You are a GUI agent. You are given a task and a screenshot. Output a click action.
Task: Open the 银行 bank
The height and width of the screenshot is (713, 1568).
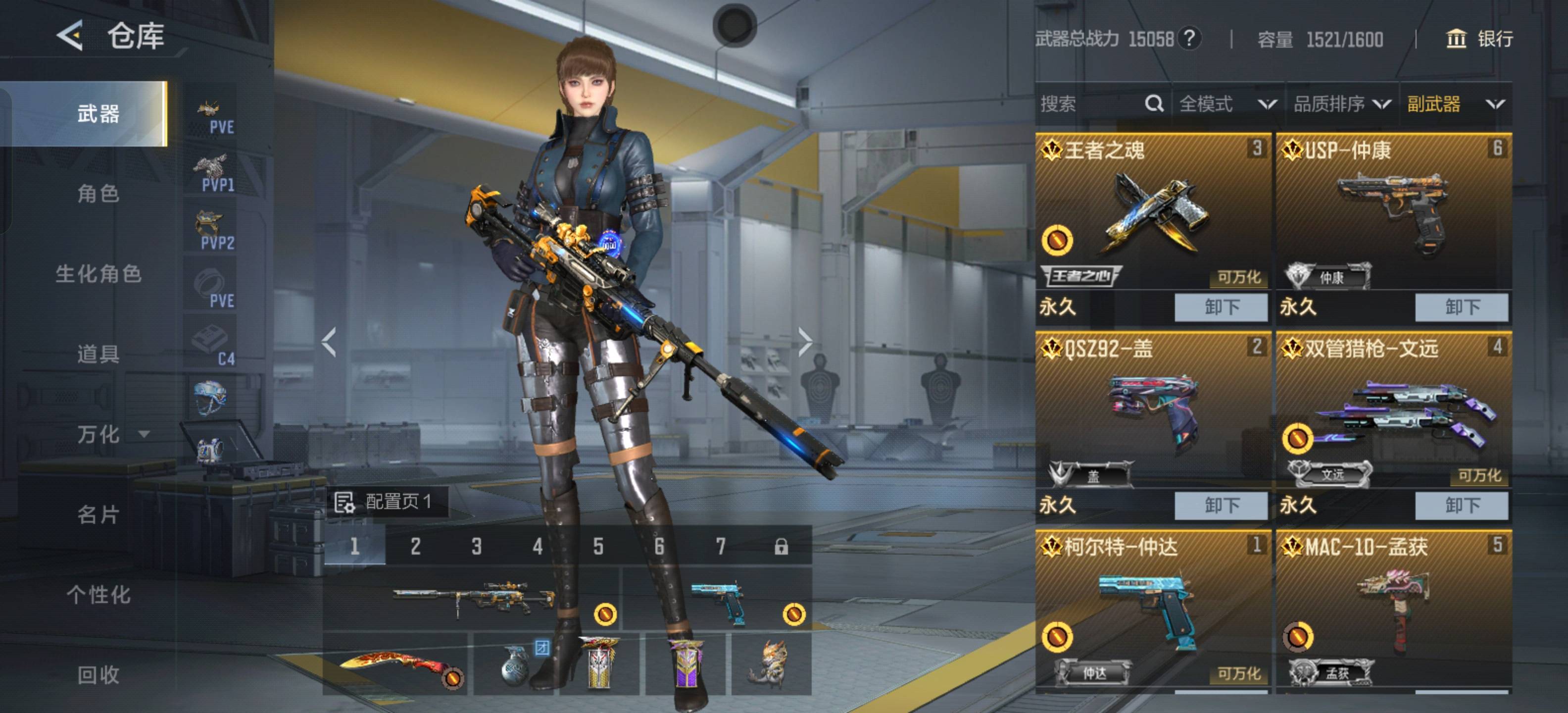tap(1479, 39)
